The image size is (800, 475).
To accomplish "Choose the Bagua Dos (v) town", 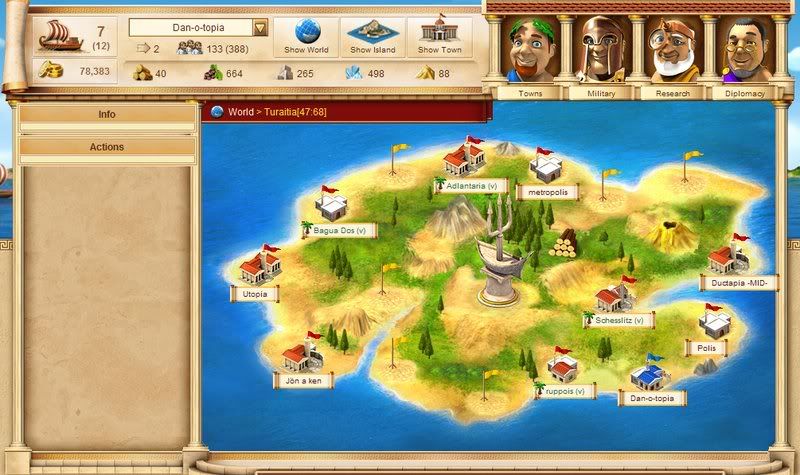I will [x=340, y=230].
